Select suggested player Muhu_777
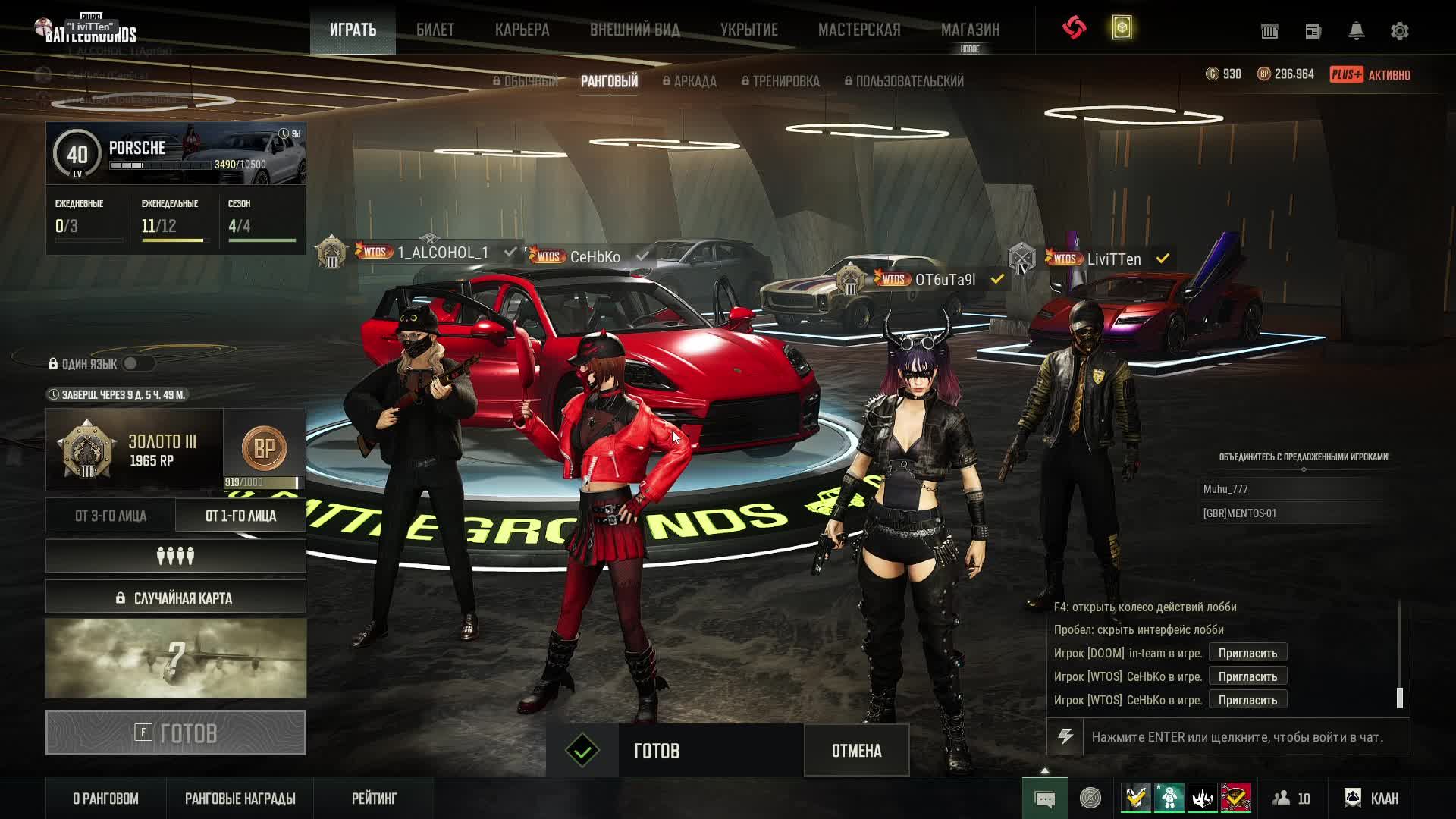Screen dimensions: 1456x819 (1225, 489)
